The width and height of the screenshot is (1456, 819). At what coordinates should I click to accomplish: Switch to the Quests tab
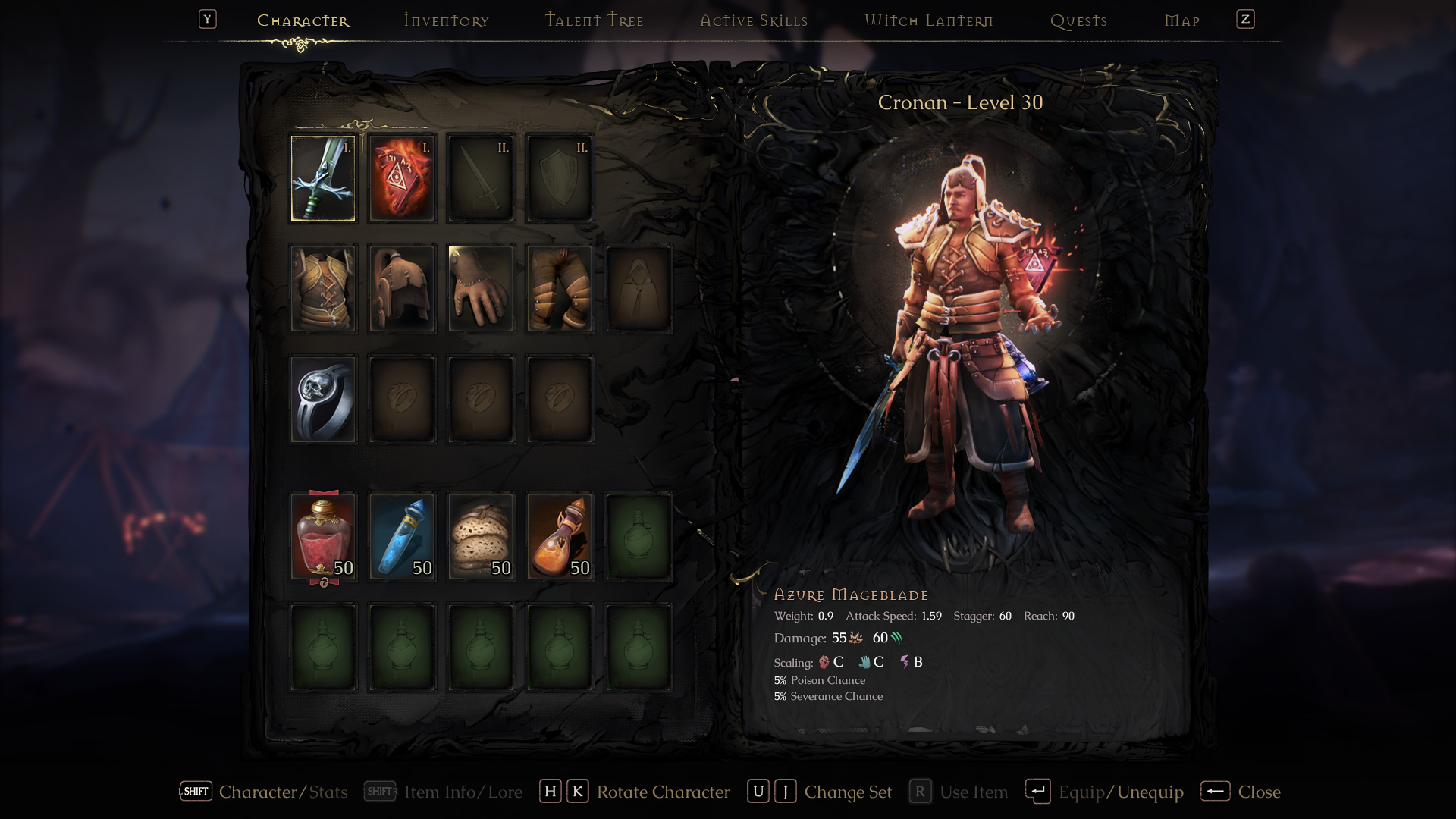click(1080, 20)
